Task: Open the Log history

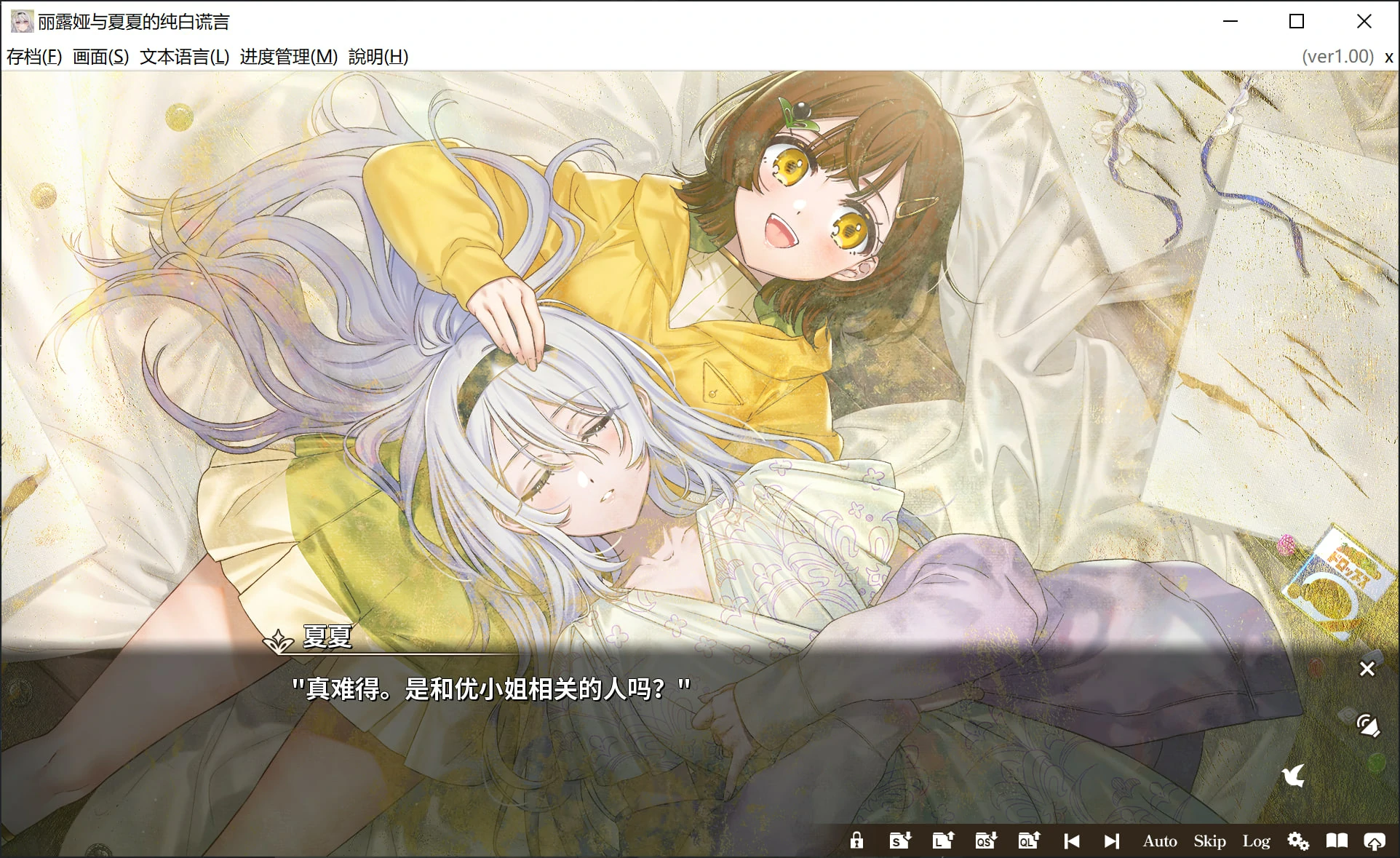Action: tap(1256, 841)
